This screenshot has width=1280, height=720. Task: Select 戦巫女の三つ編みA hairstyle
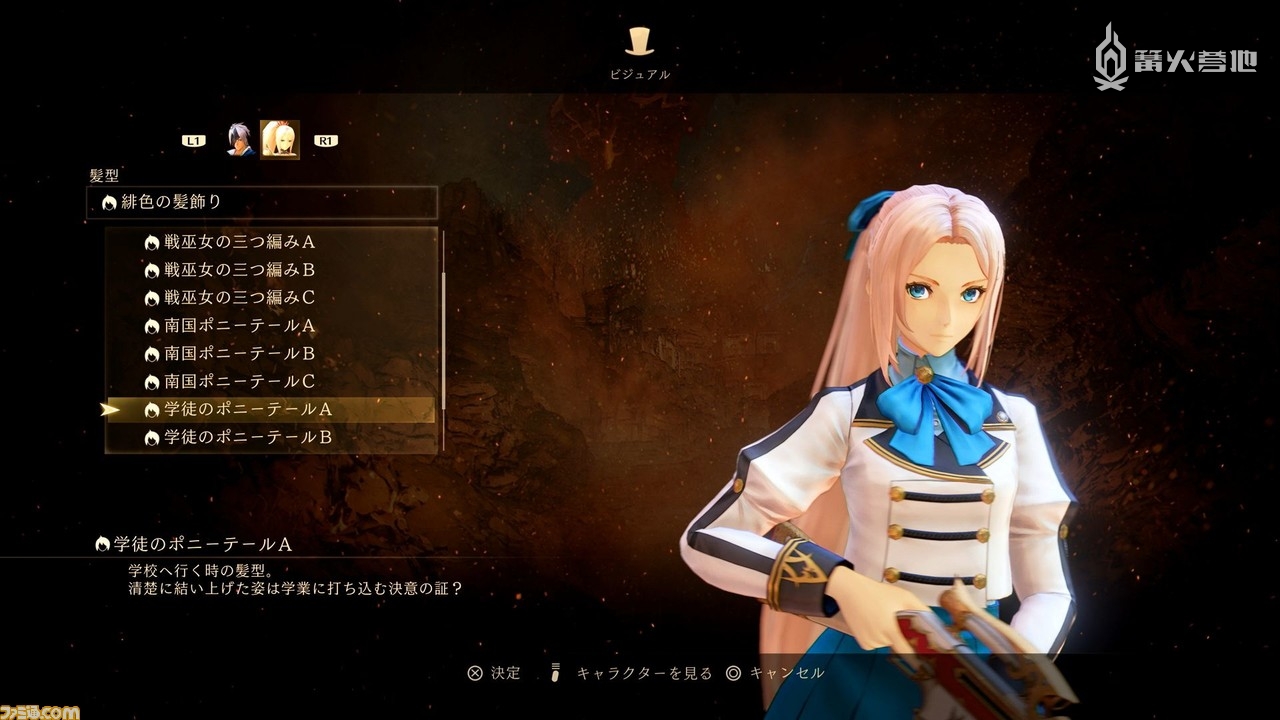240,242
